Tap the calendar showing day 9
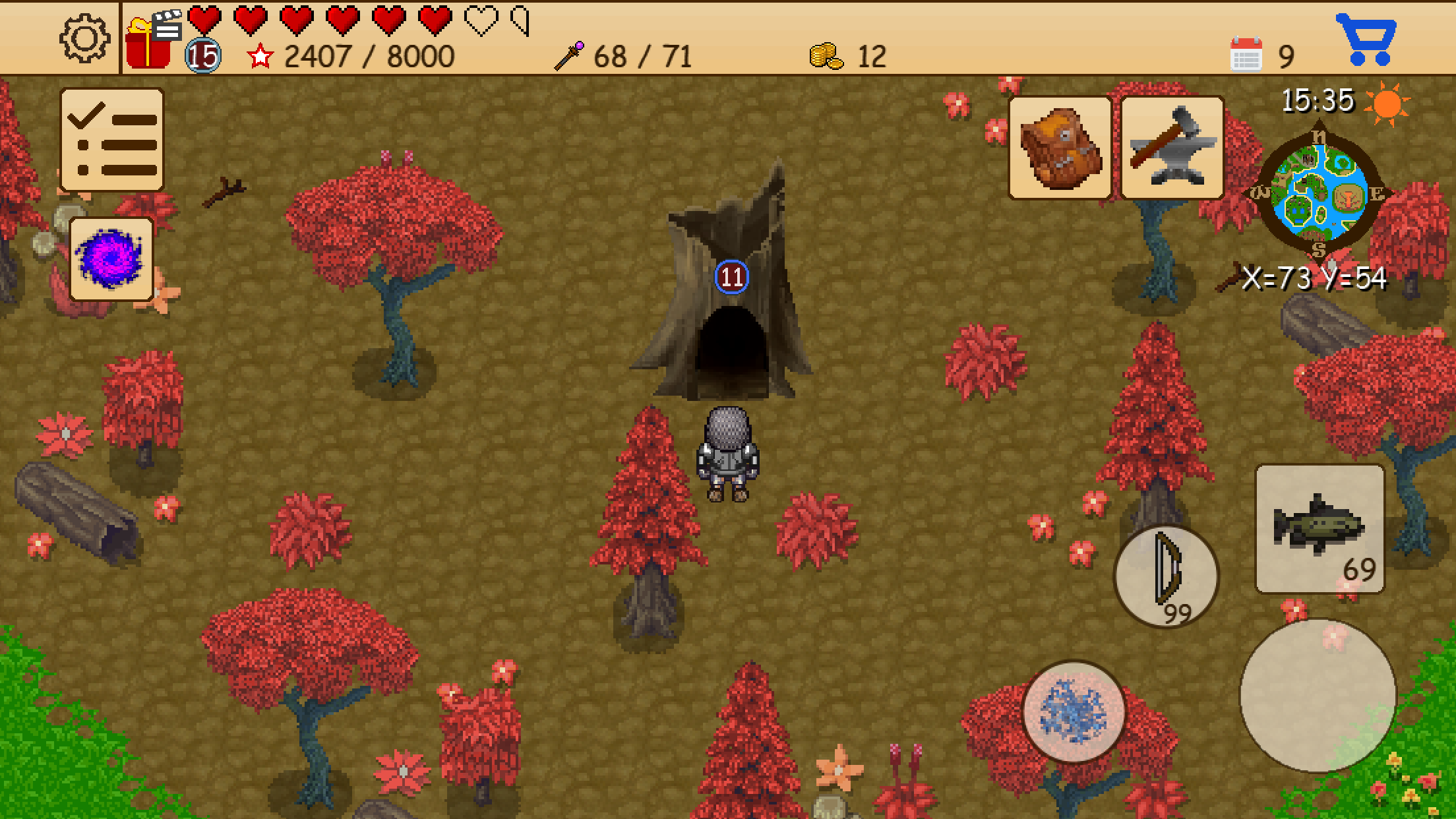The image size is (1456, 819). [1246, 53]
